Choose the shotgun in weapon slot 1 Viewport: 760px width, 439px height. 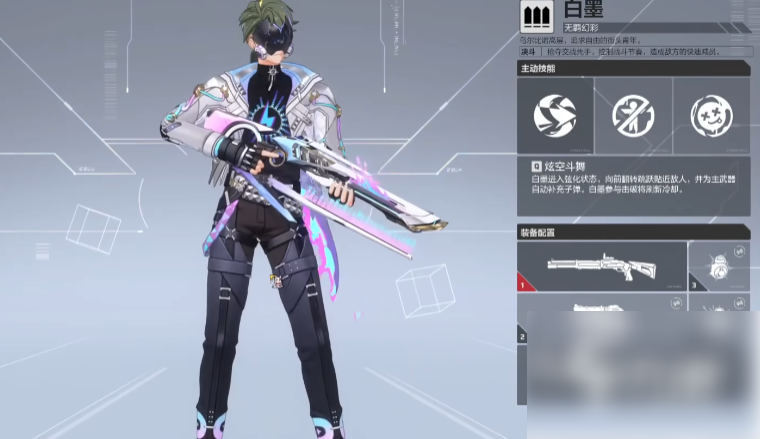point(602,266)
